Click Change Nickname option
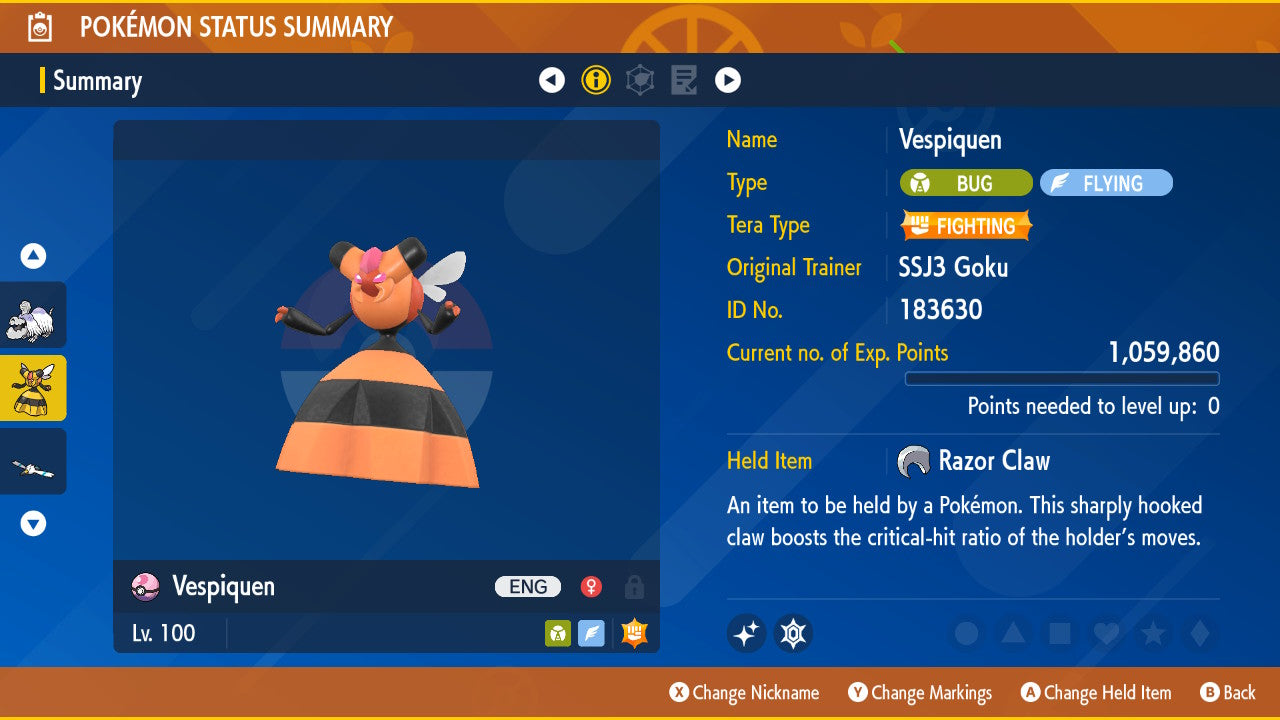Image resolution: width=1280 pixels, height=720 pixels. [744, 693]
